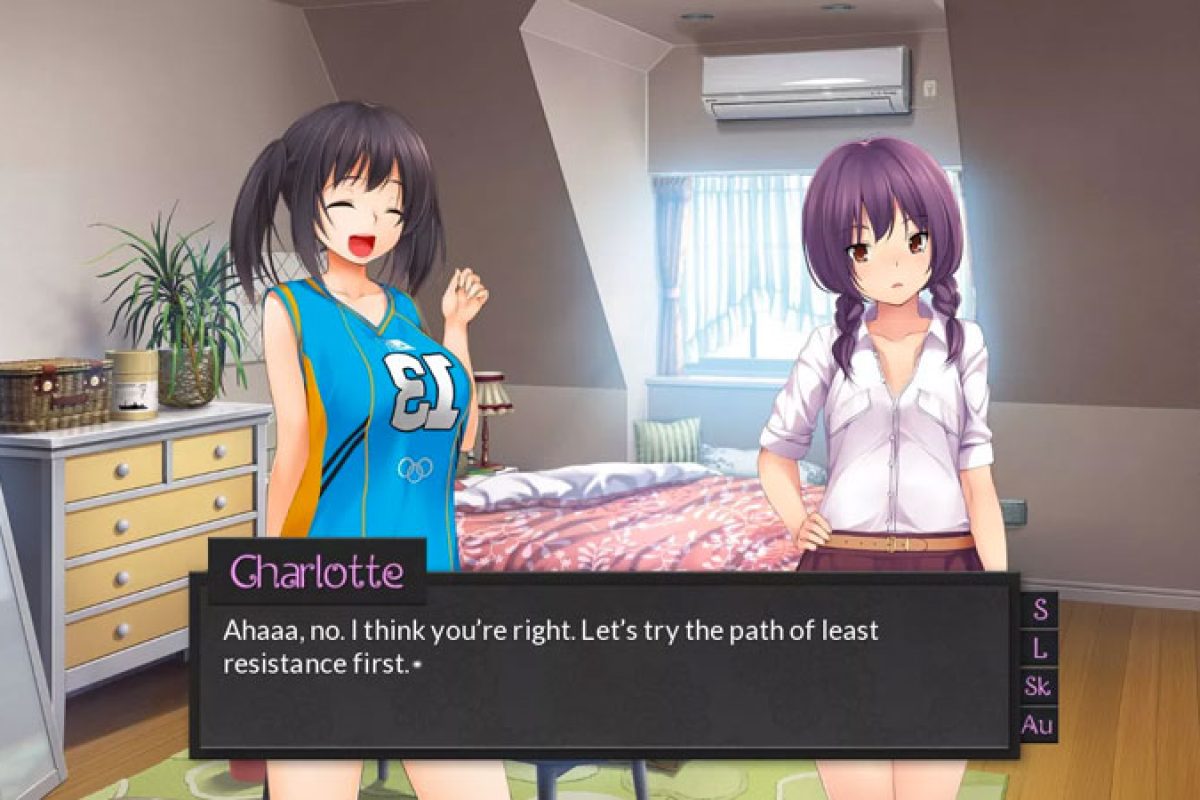Activate the Sk skip button
The height and width of the screenshot is (800, 1200).
click(x=1039, y=686)
